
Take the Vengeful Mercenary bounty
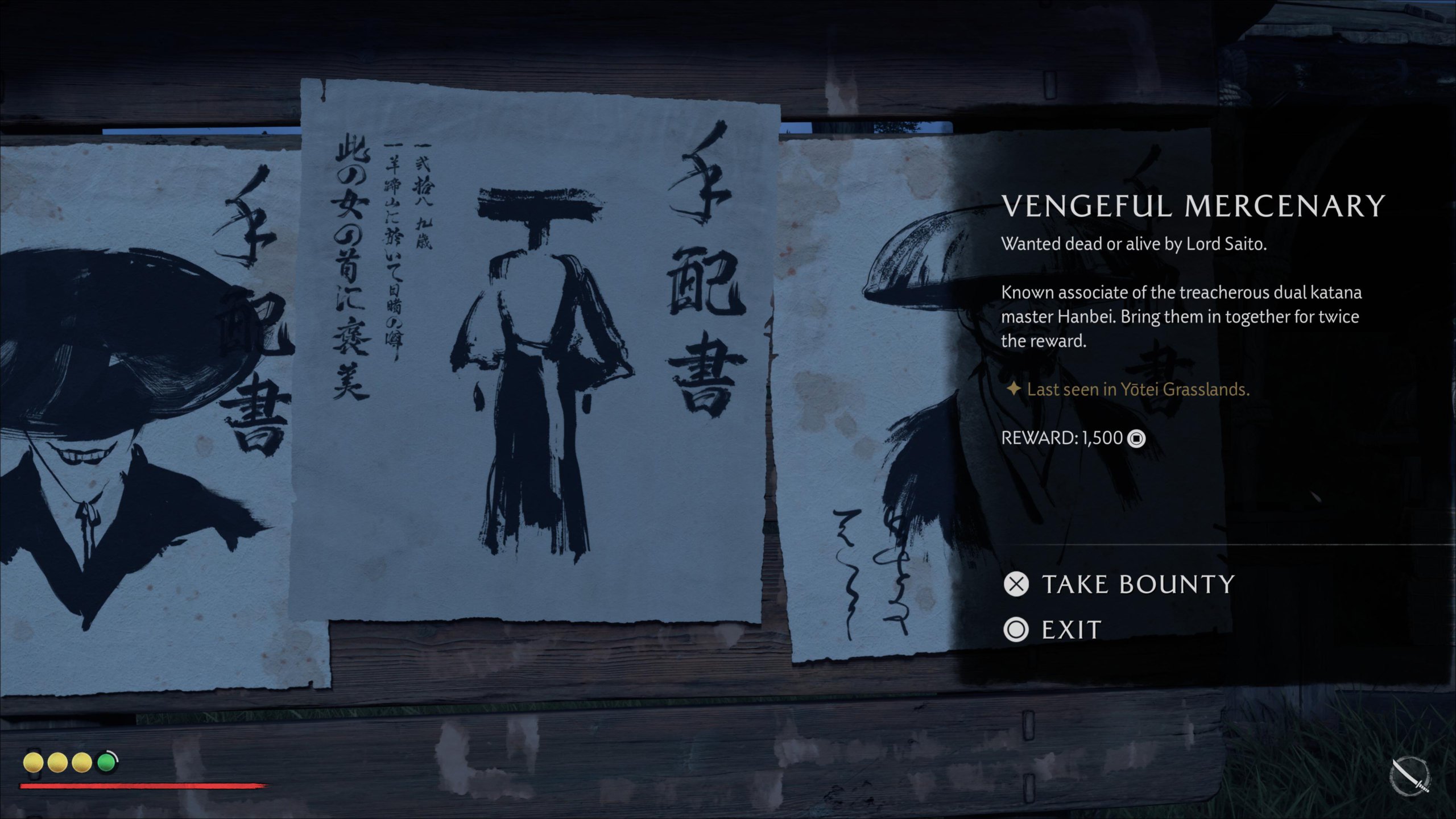1119,585
